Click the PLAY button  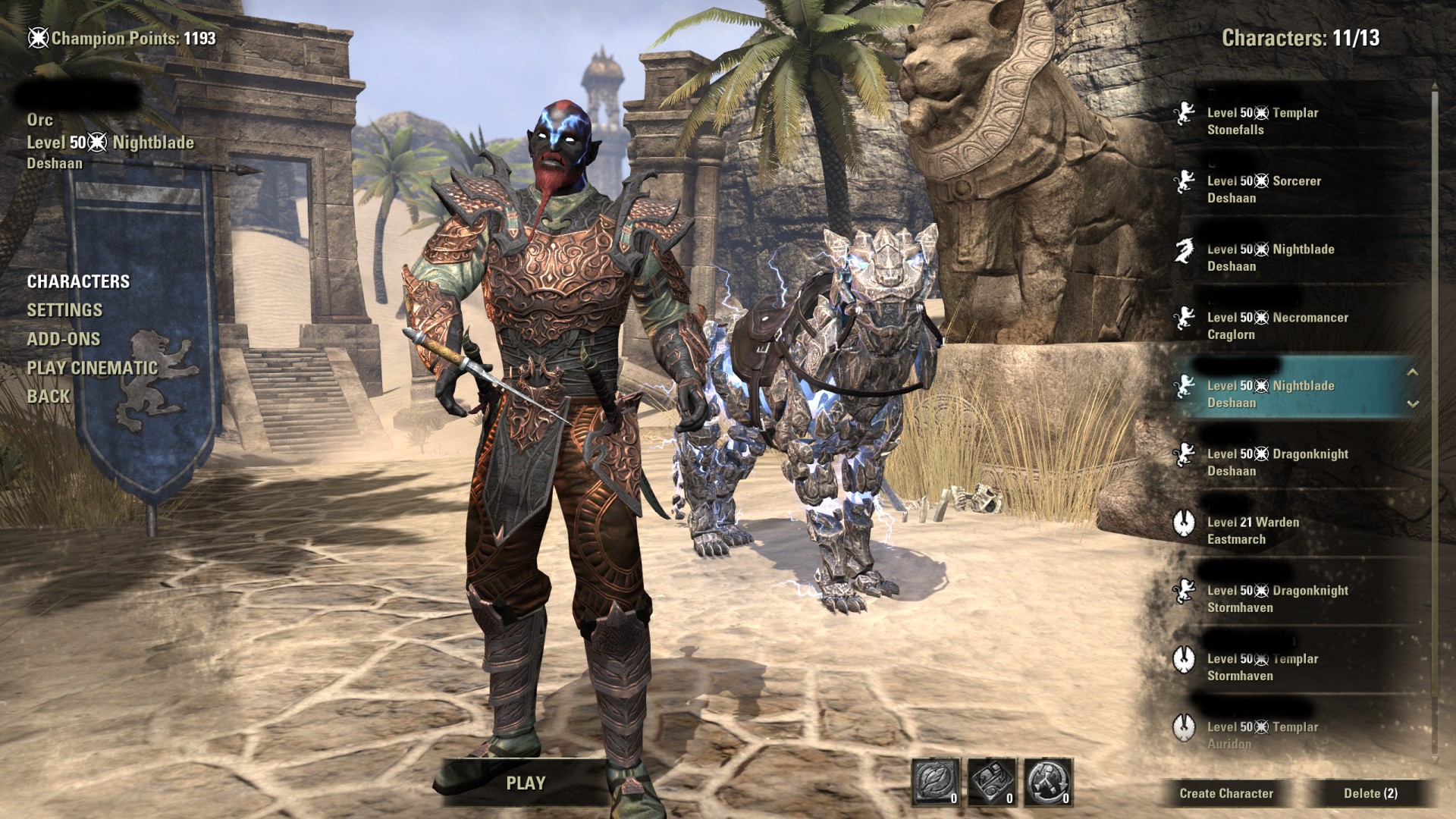coord(526,783)
